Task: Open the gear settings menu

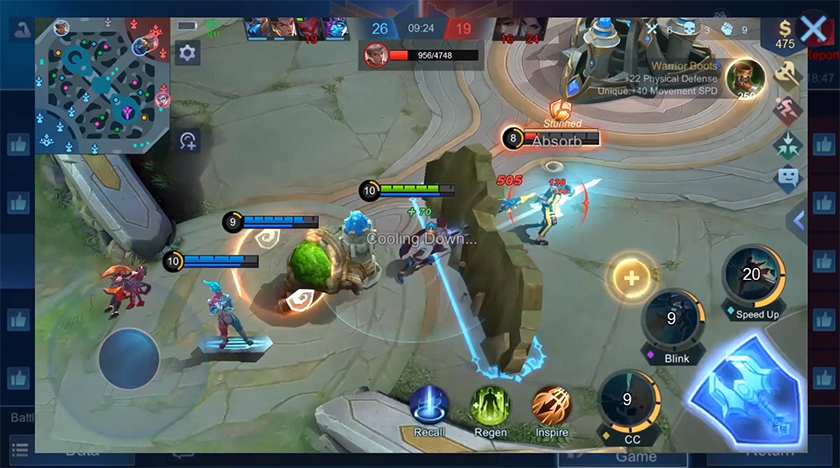Action: [187, 54]
